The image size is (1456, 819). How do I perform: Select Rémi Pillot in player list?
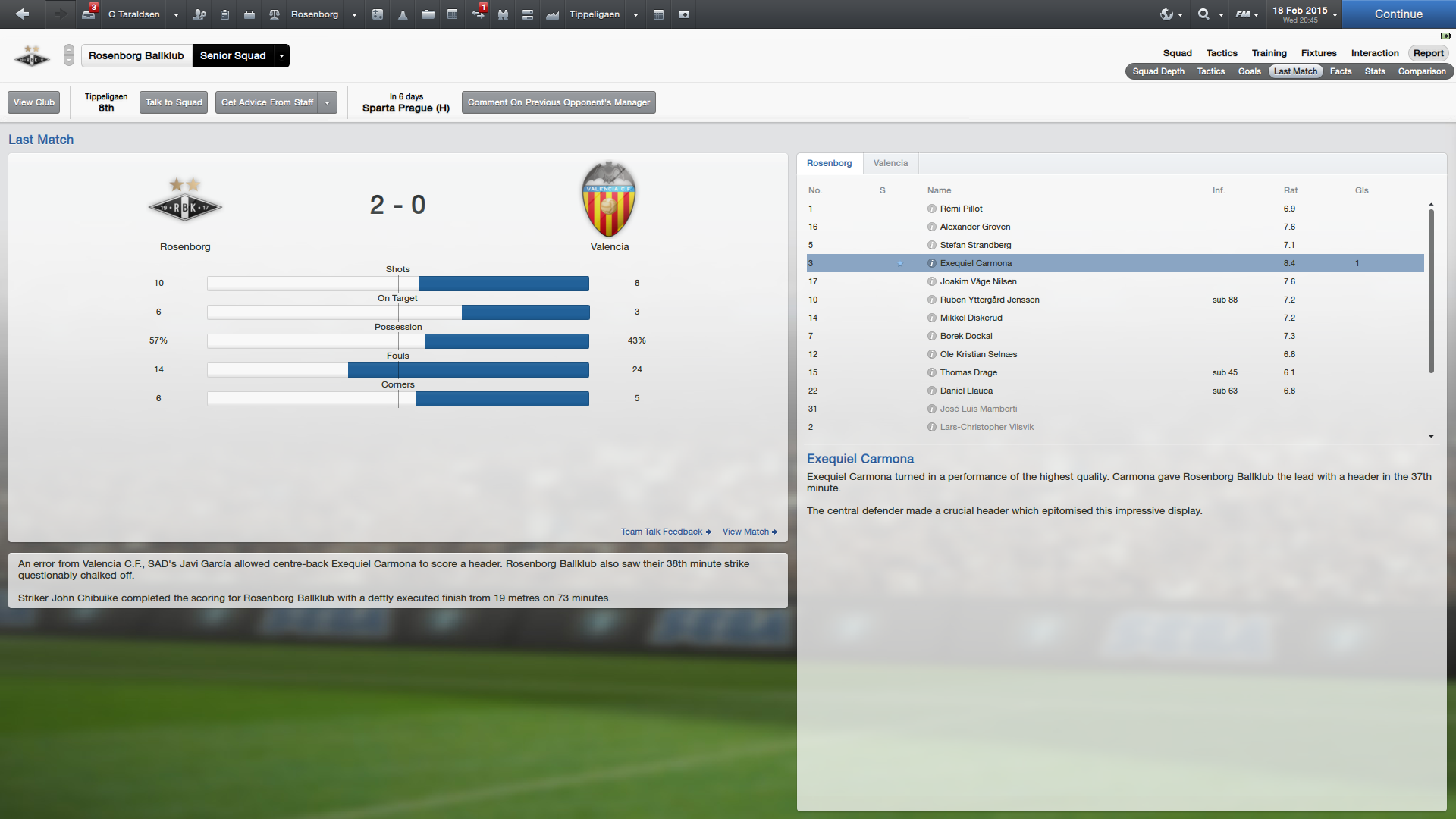(x=961, y=209)
